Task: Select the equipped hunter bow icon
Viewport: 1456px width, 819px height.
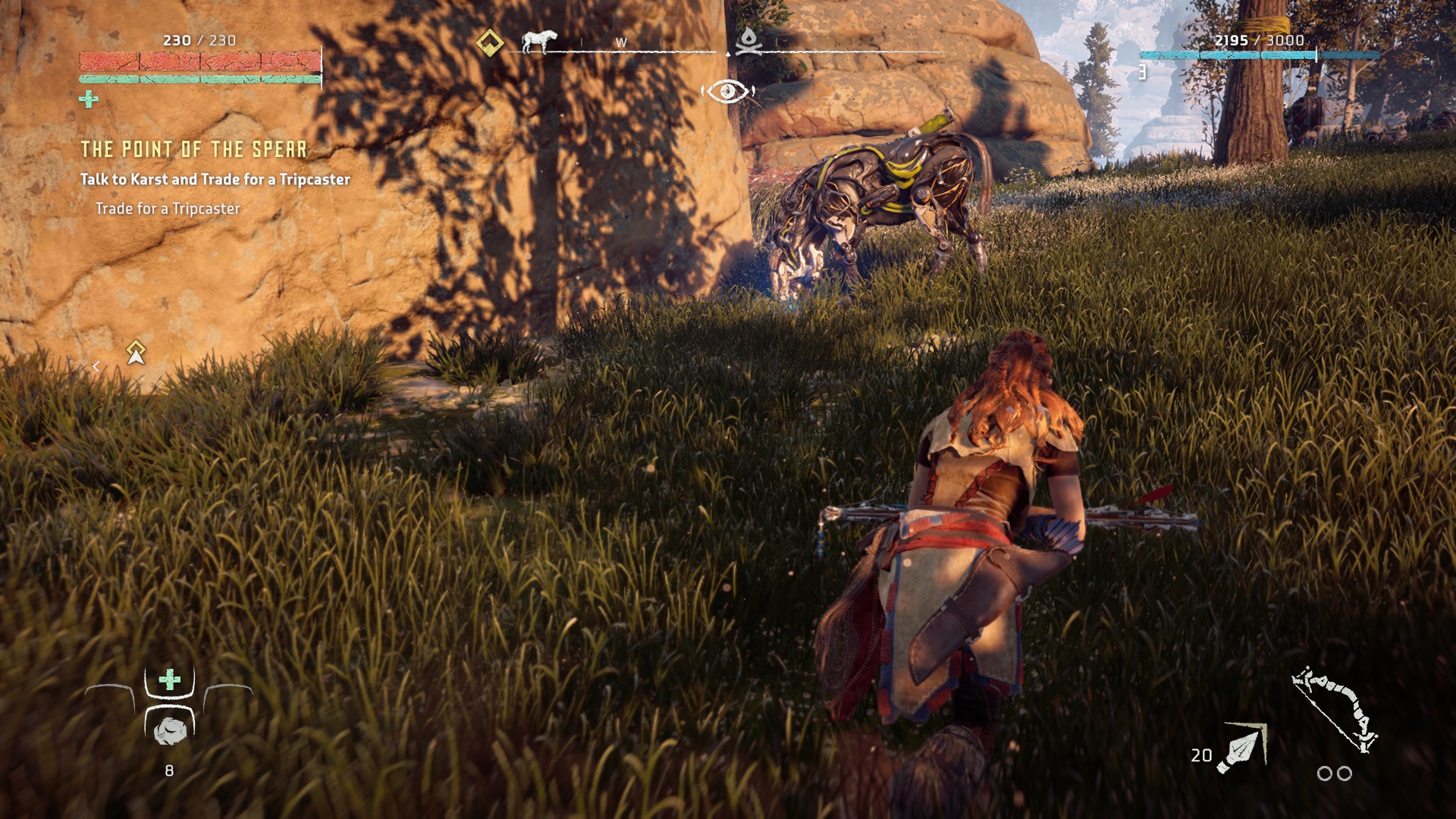Action: pos(1335,709)
